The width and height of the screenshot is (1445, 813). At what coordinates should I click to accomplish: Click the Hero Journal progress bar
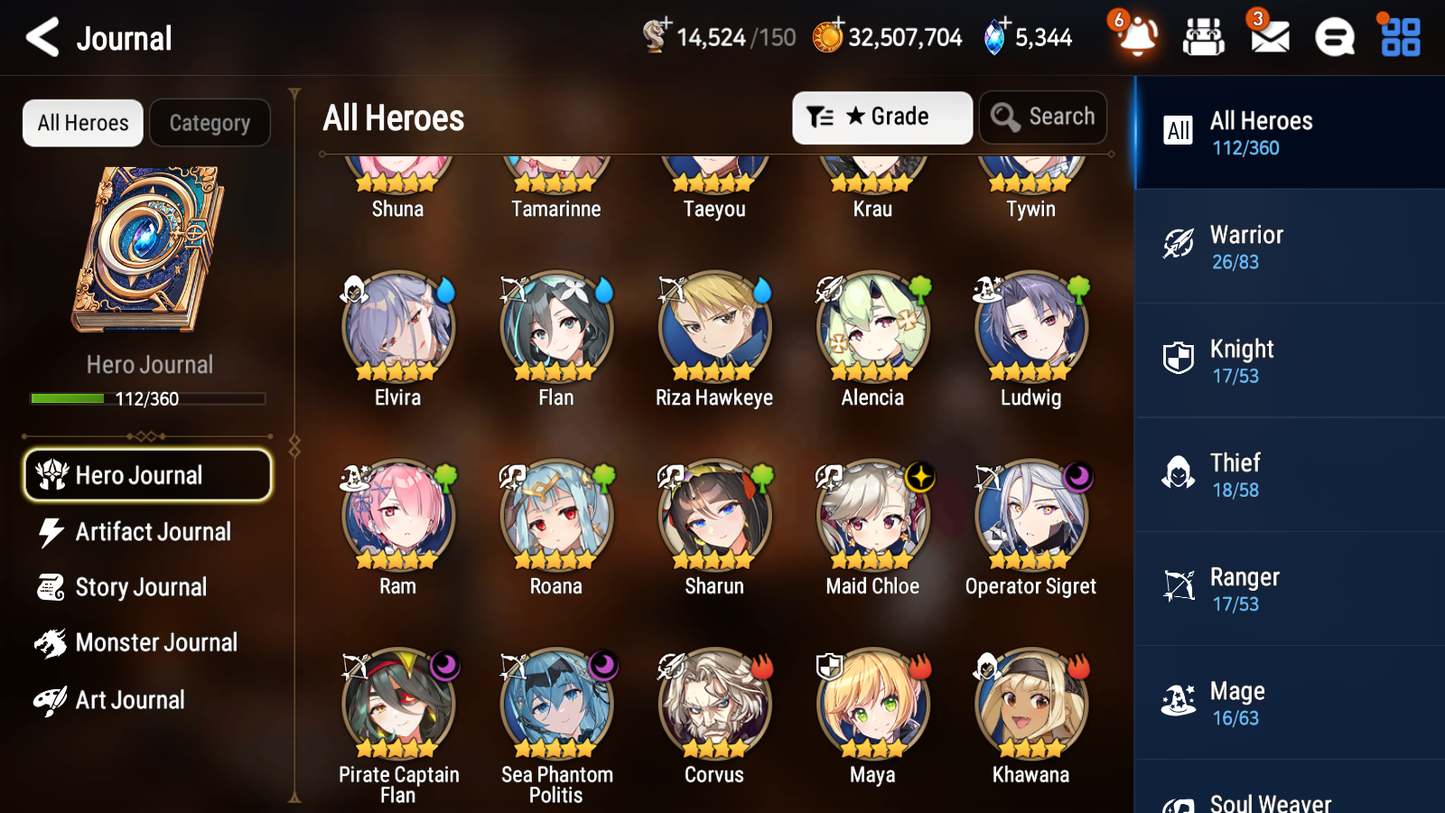(149, 397)
